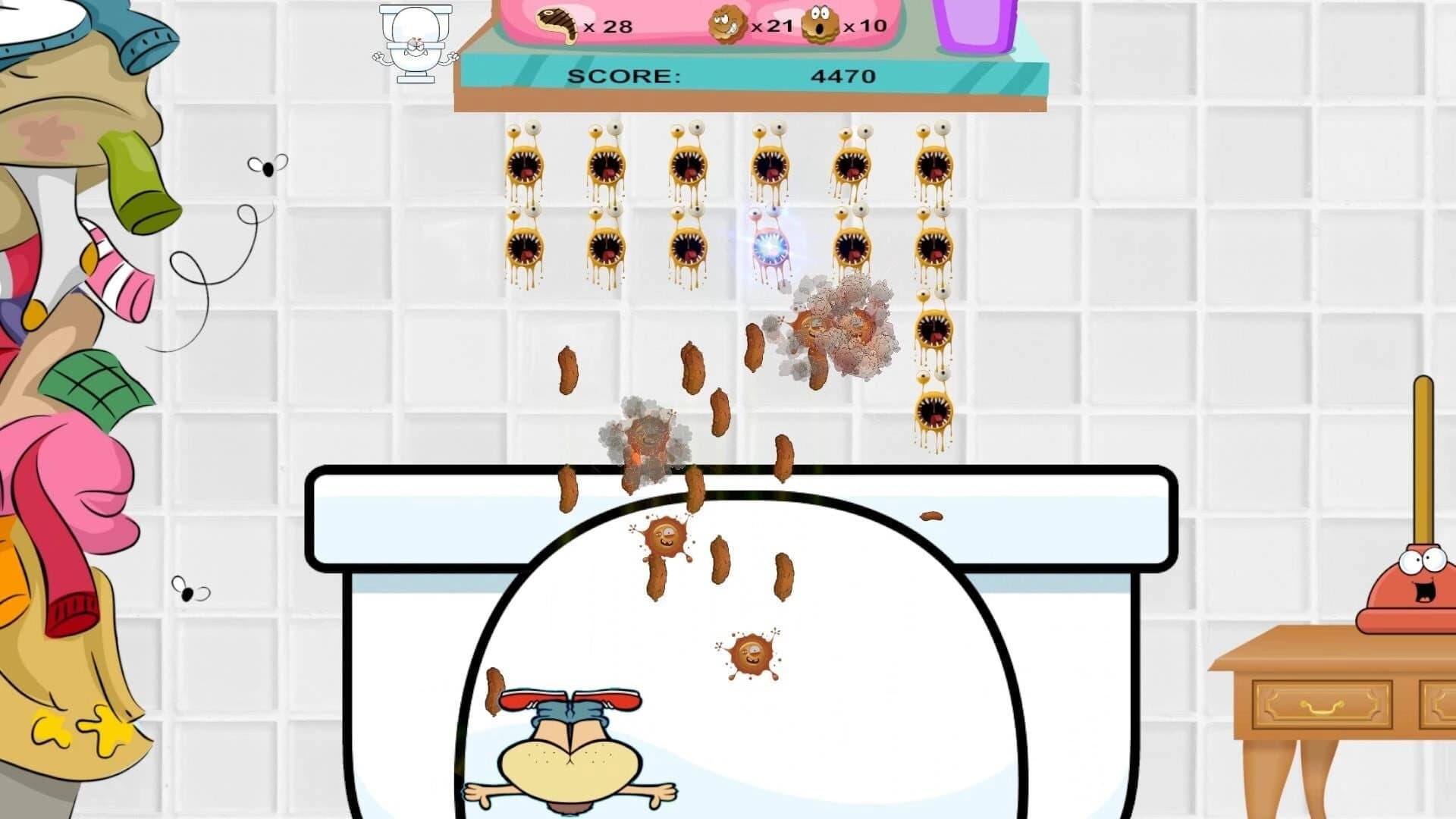Click the angry toilet mascot at top left
The width and height of the screenshot is (1456, 819).
point(413,45)
